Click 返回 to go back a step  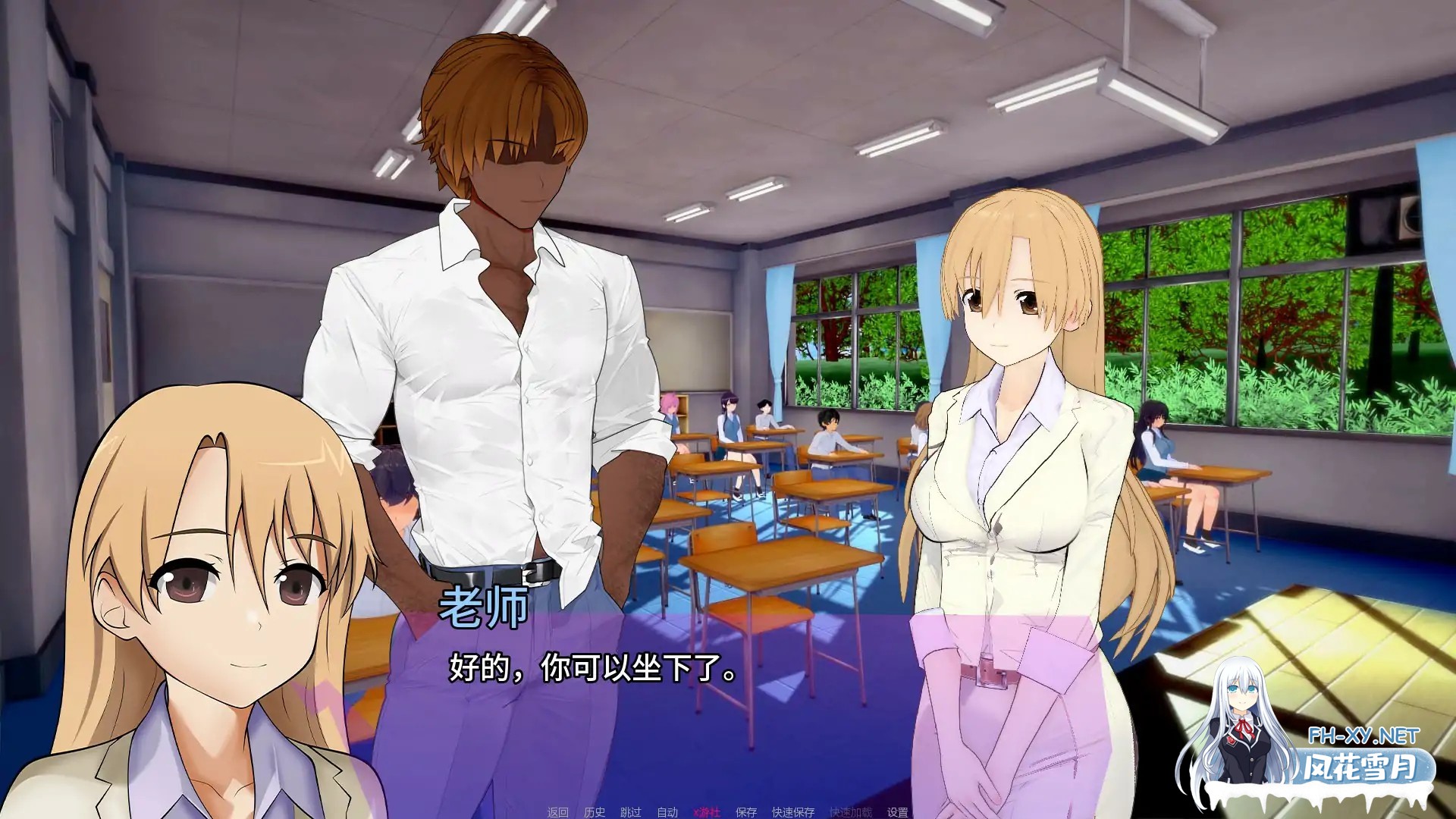point(557,811)
